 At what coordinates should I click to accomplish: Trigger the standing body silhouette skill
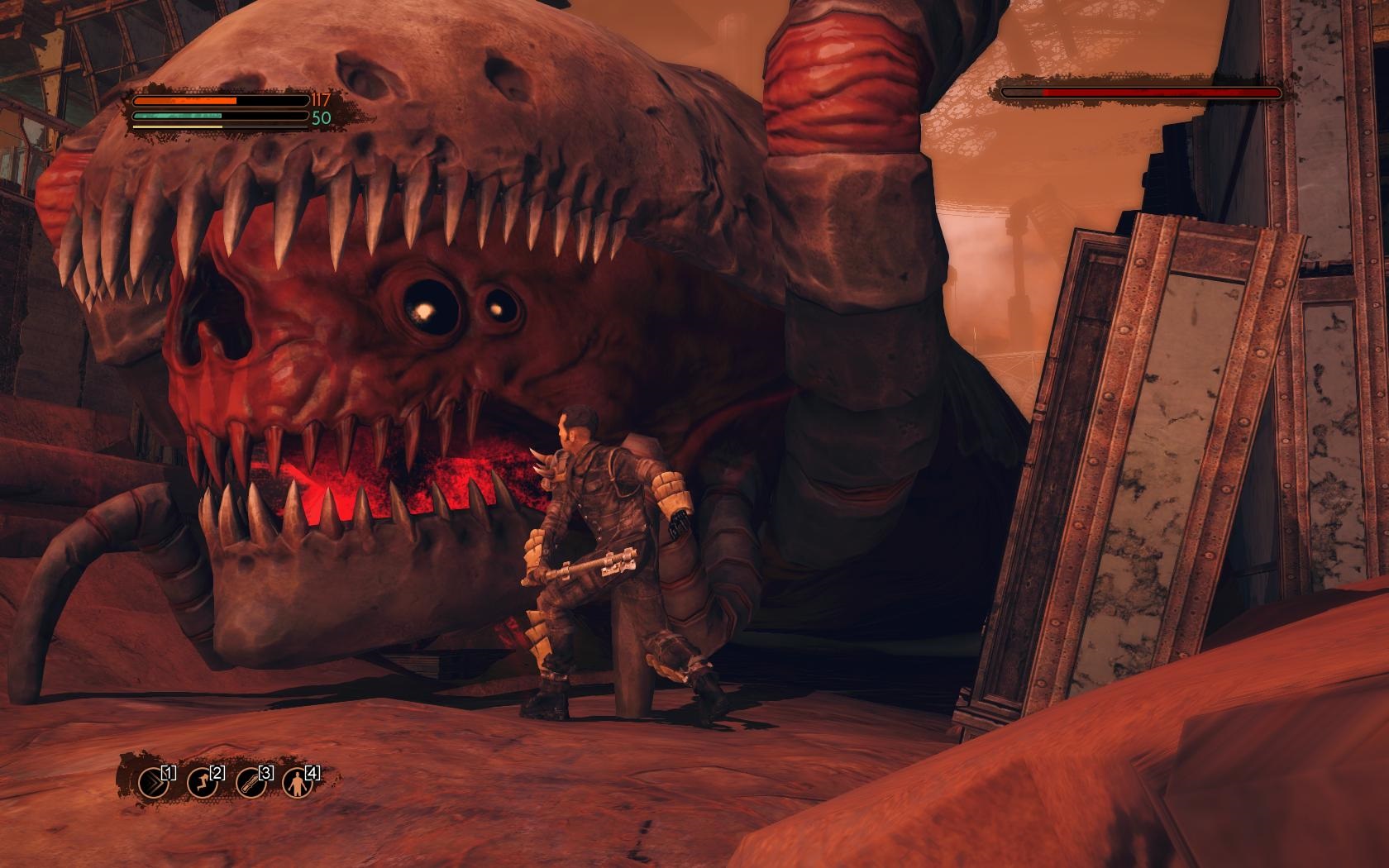coord(298,782)
